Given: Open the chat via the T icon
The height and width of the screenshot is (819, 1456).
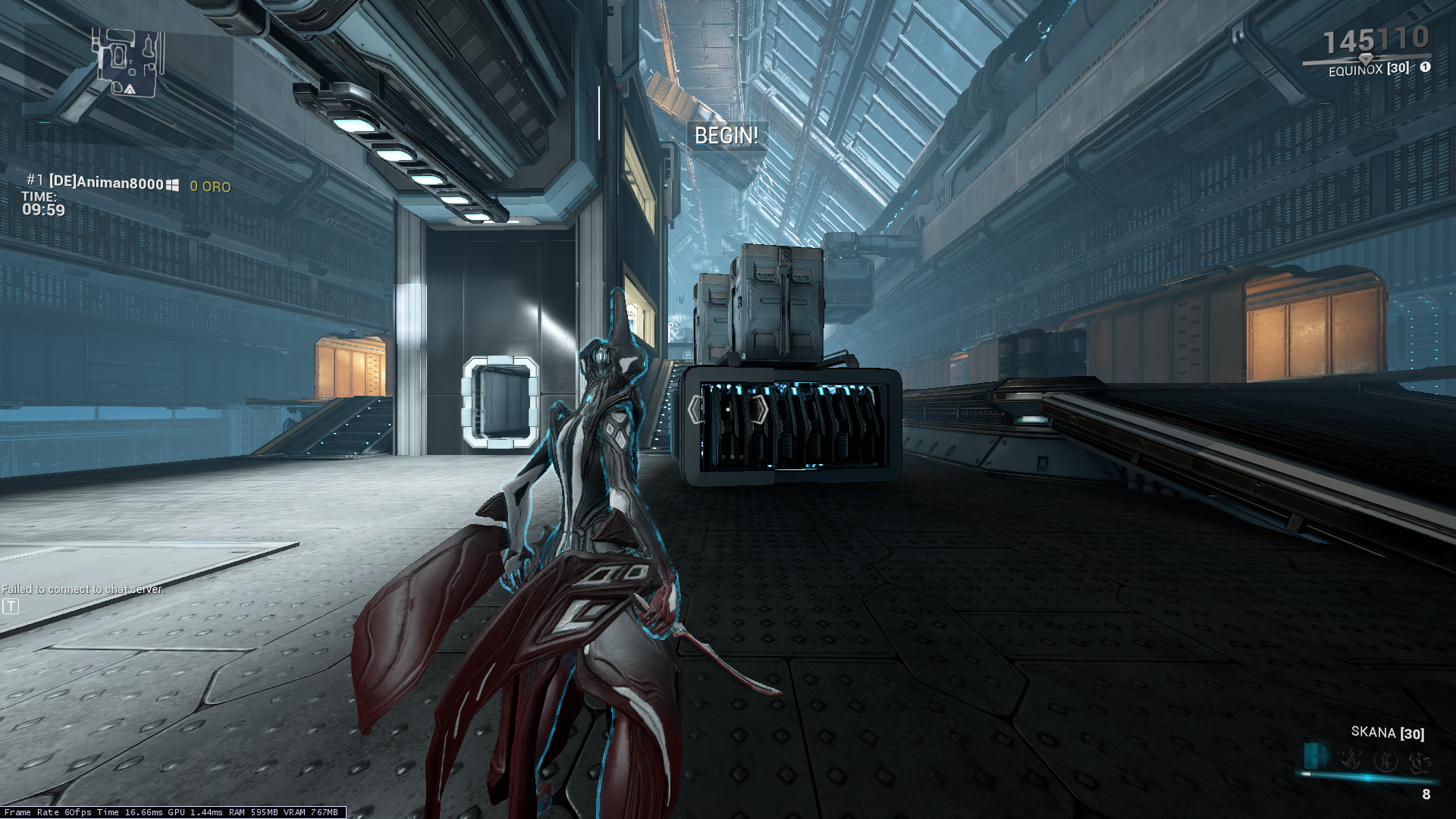Looking at the screenshot, I should pos(11,606).
